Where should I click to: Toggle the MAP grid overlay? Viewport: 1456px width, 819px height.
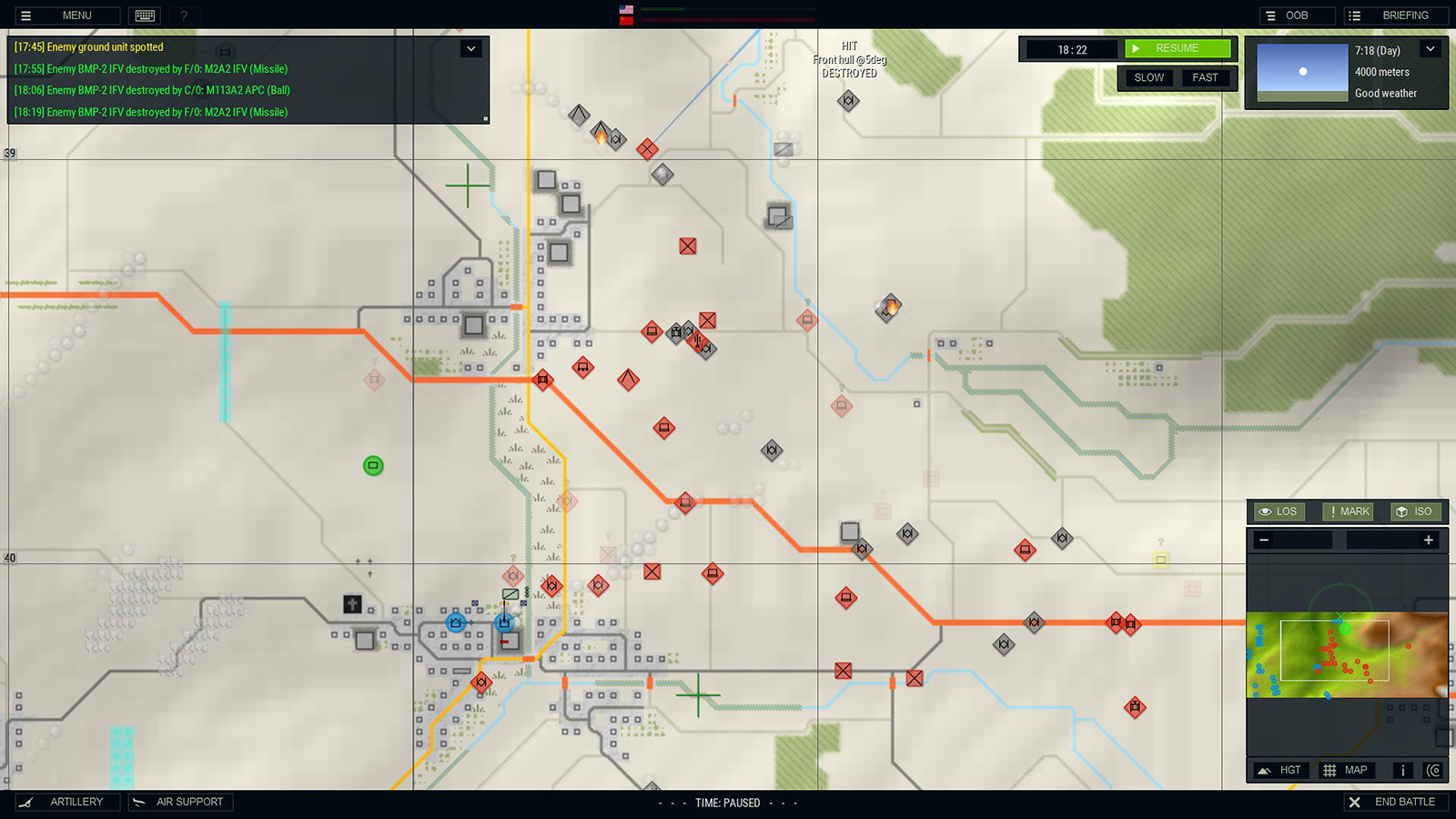pyautogui.click(x=1345, y=770)
